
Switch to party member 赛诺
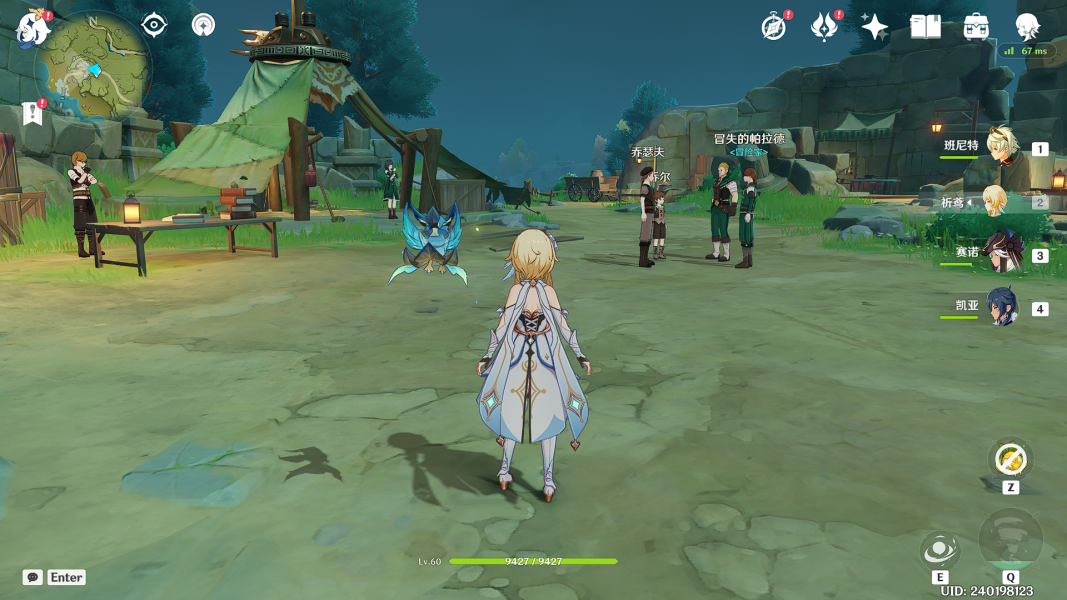click(x=1000, y=254)
